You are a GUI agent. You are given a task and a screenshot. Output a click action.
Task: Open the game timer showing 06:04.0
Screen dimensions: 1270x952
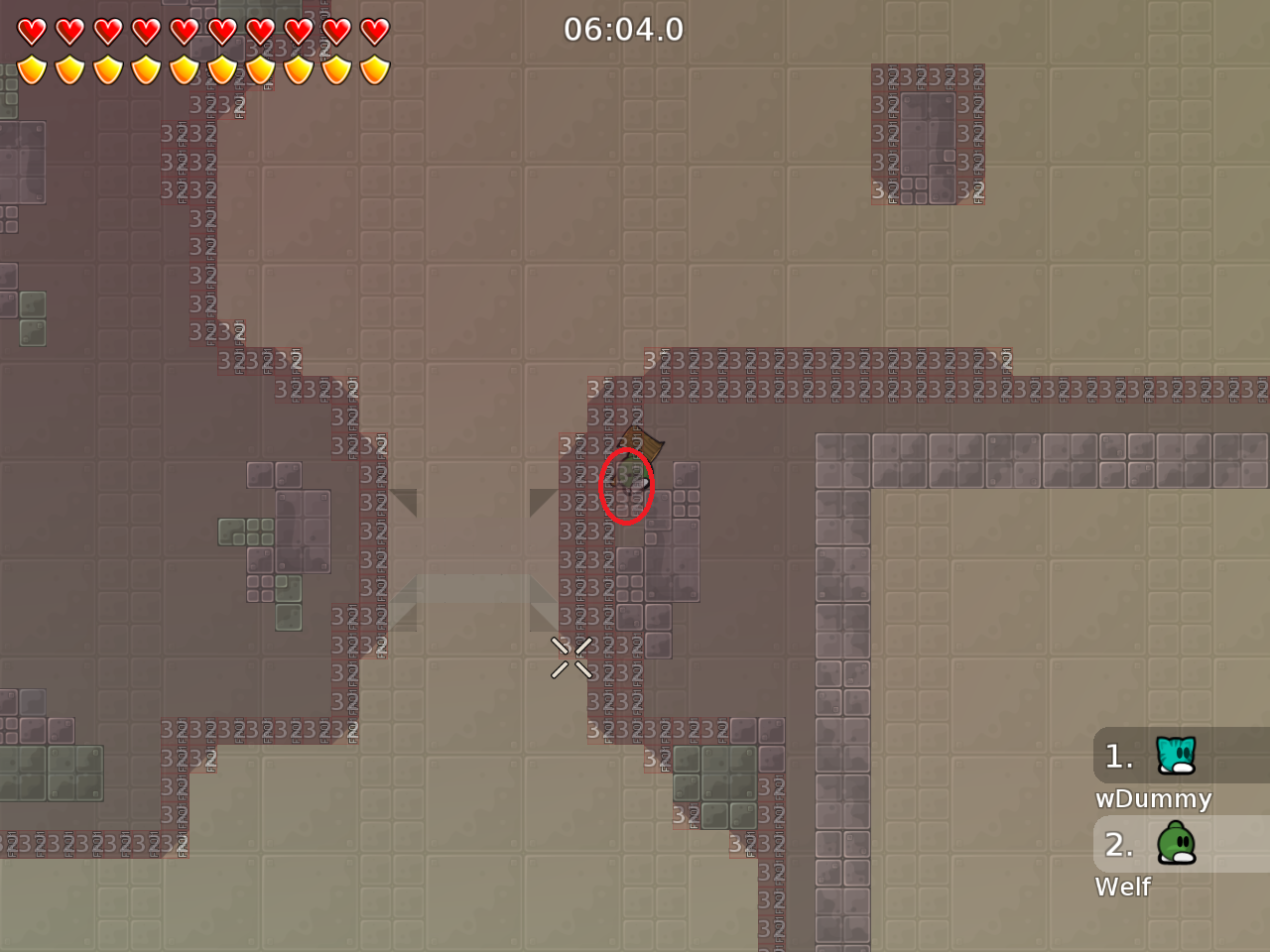[625, 29]
